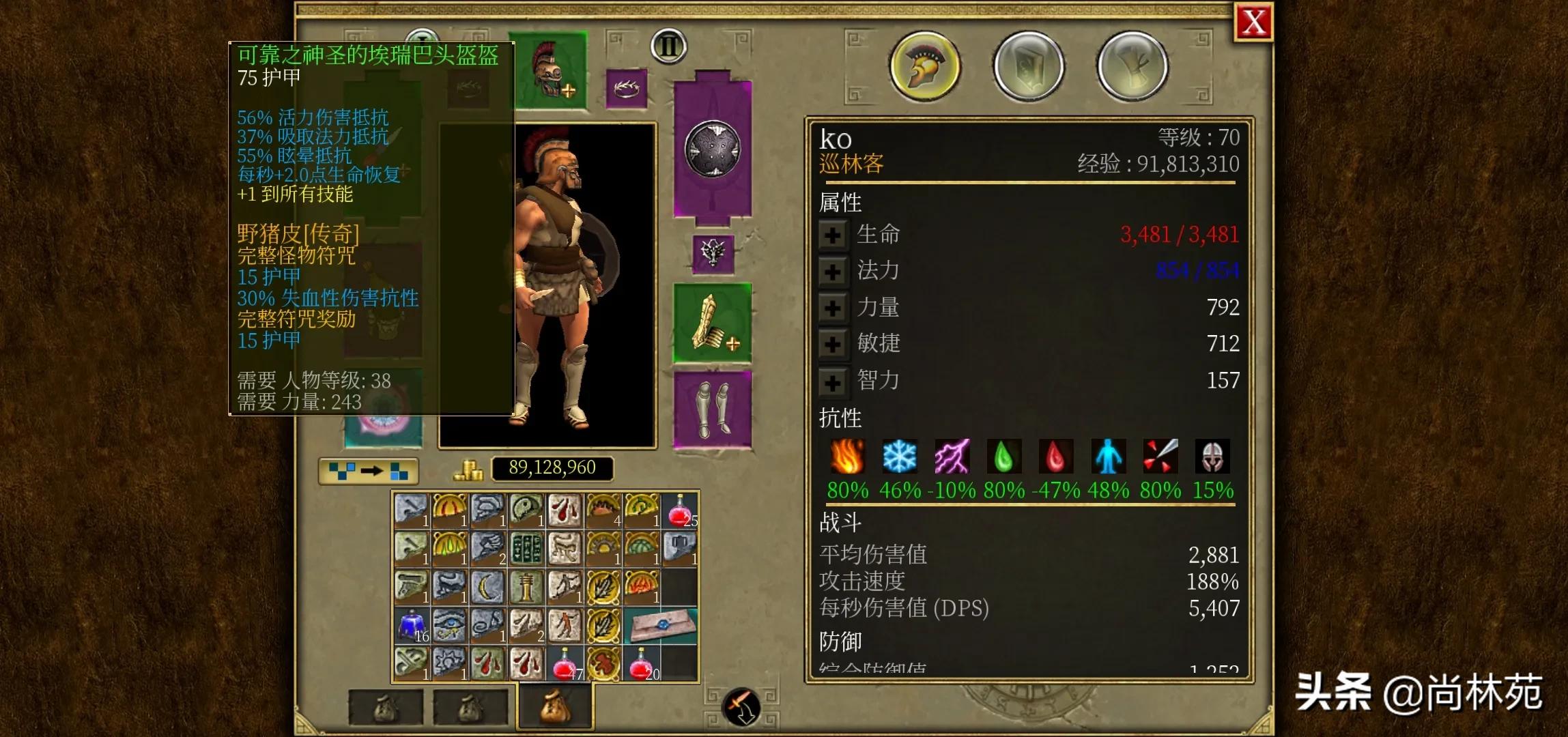Add a point to 生命
Screen dimensions: 1568x737
point(832,235)
